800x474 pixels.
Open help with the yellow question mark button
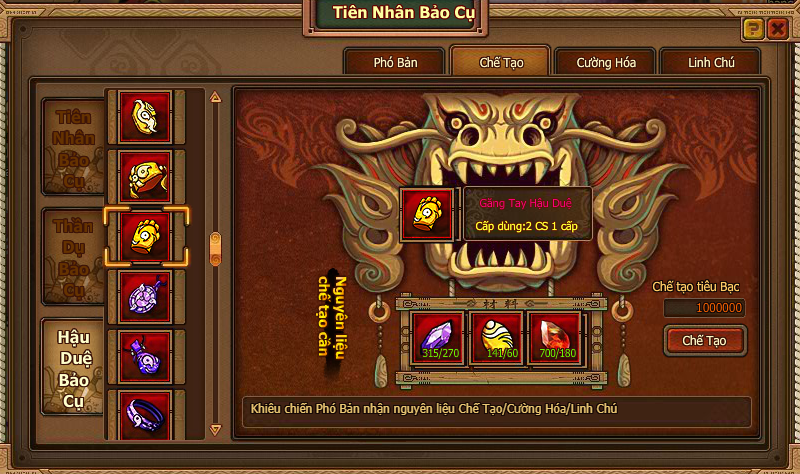click(x=753, y=29)
